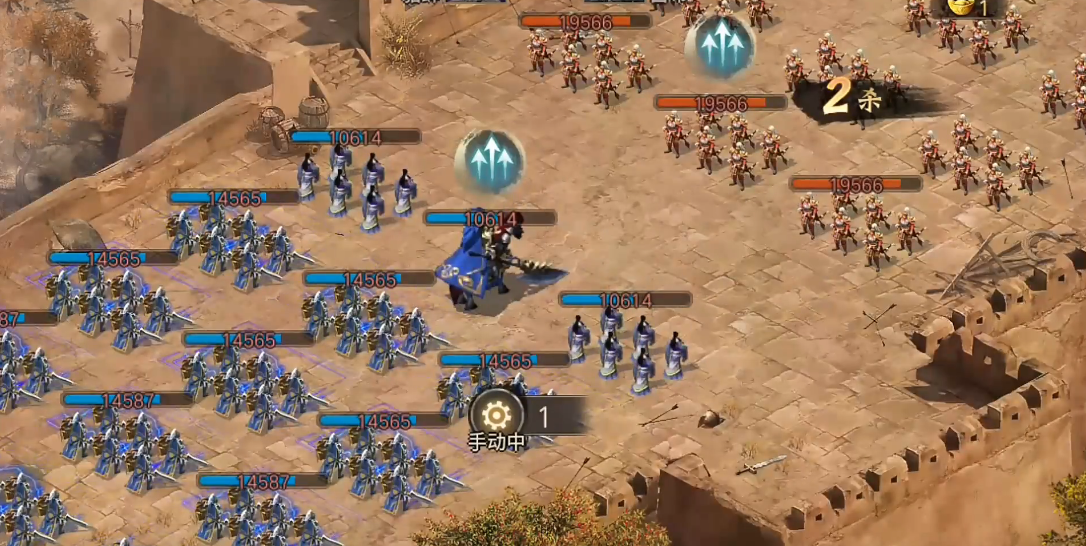Toggle the 手动中 manual mode gear button
Viewport: 1086px width, 546px height.
[x=496, y=415]
